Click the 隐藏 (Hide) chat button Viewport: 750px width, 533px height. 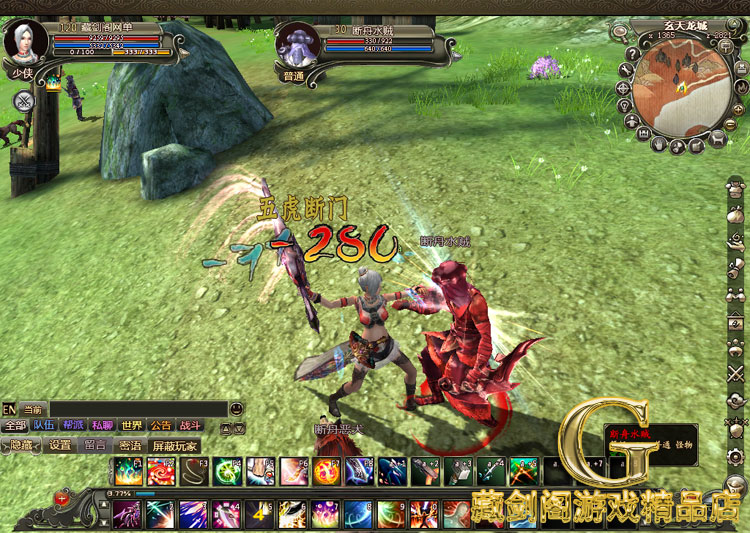pyautogui.click(x=21, y=445)
